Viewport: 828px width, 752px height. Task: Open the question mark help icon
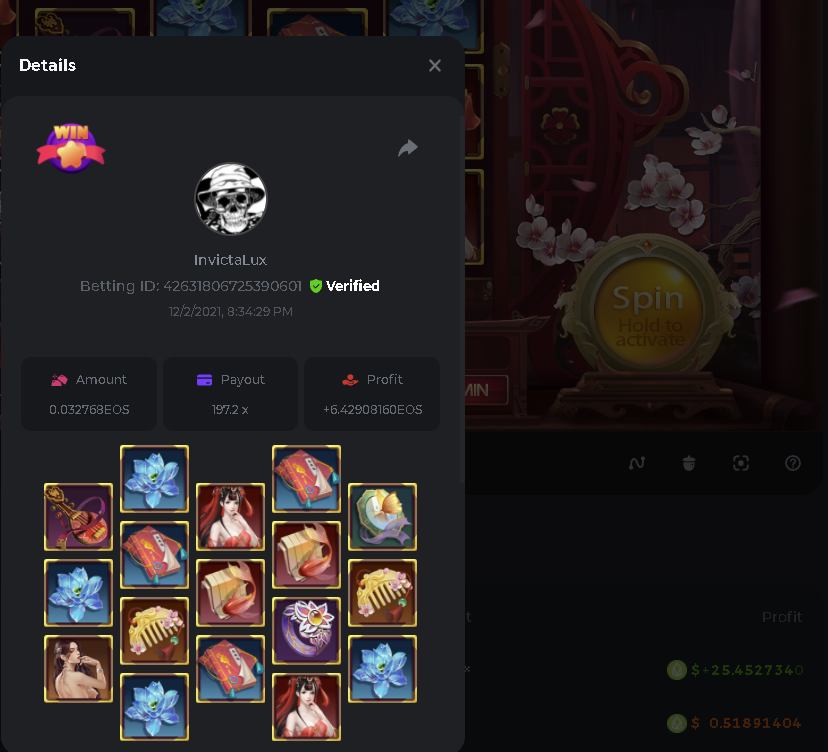coord(793,463)
